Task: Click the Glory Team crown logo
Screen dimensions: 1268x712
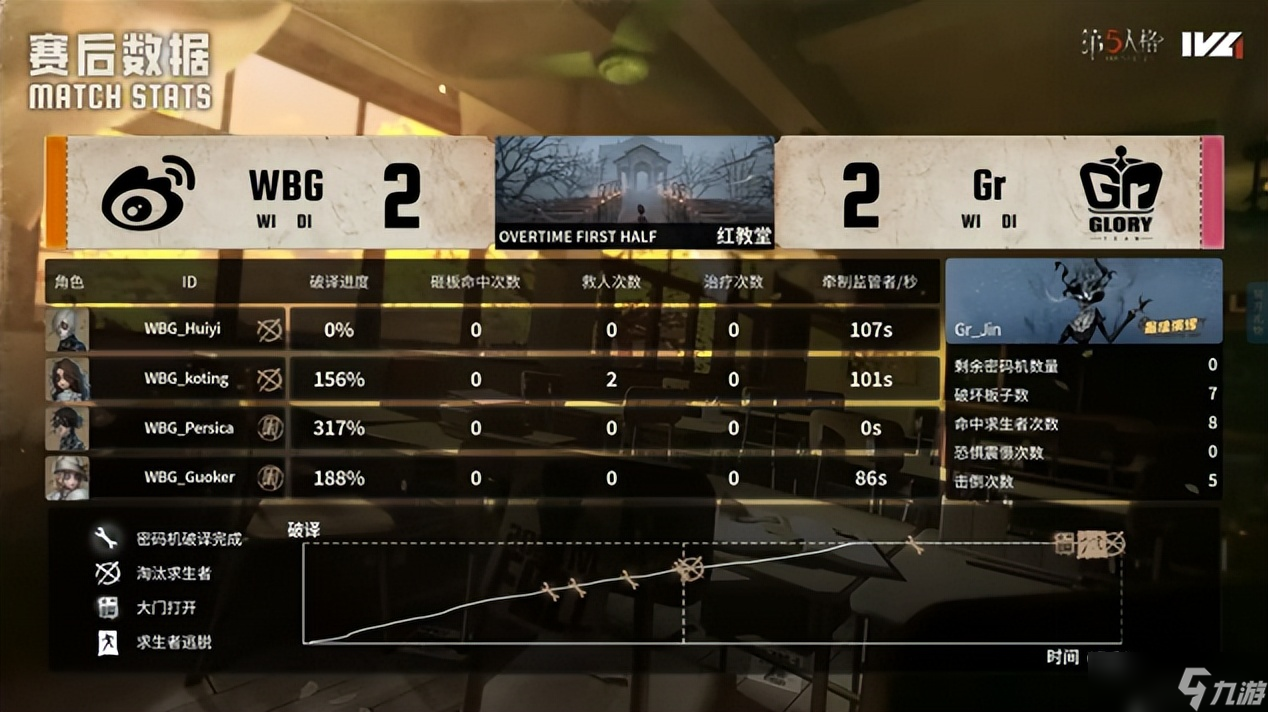Action: point(1119,194)
